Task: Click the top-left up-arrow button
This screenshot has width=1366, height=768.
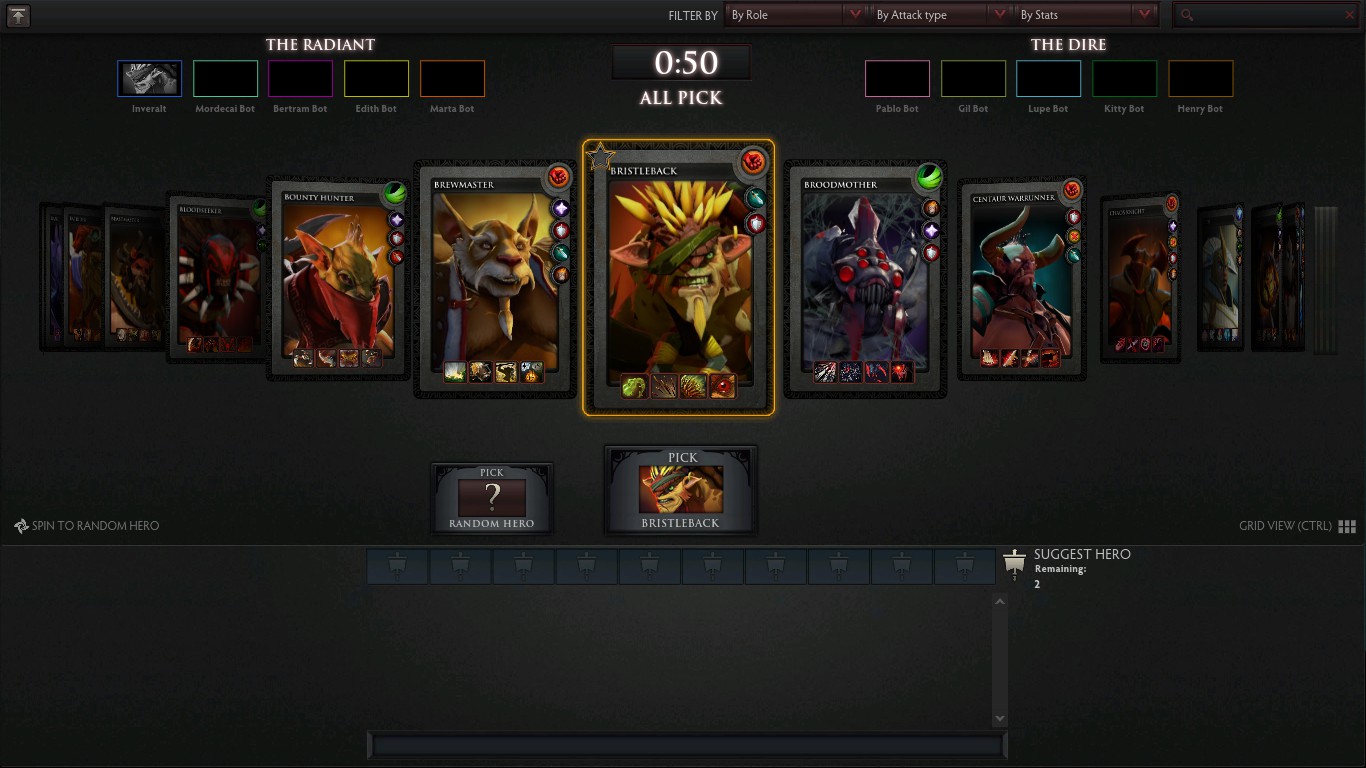Action: (18, 15)
